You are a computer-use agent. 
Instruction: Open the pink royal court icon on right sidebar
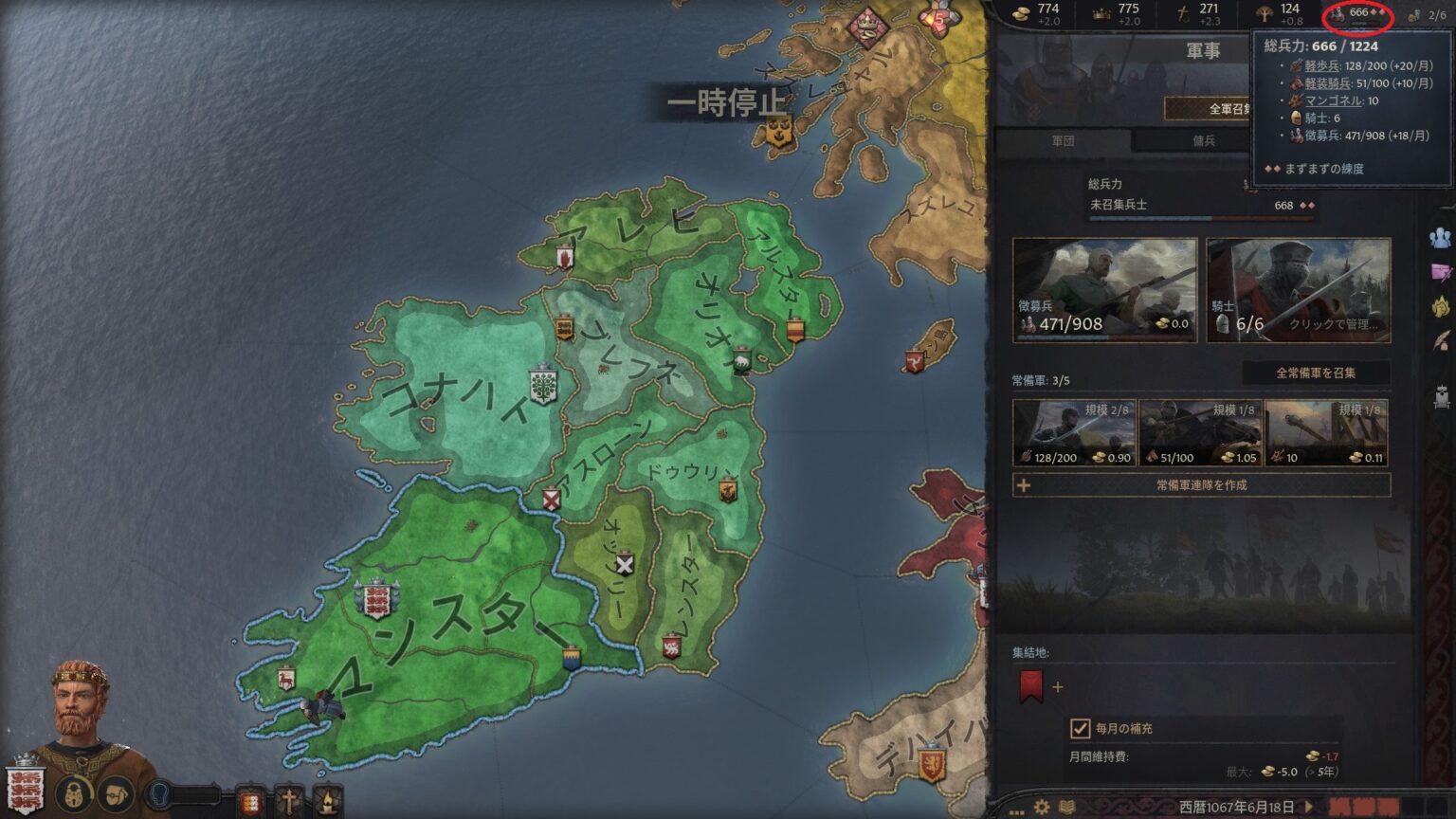pyautogui.click(x=1439, y=270)
